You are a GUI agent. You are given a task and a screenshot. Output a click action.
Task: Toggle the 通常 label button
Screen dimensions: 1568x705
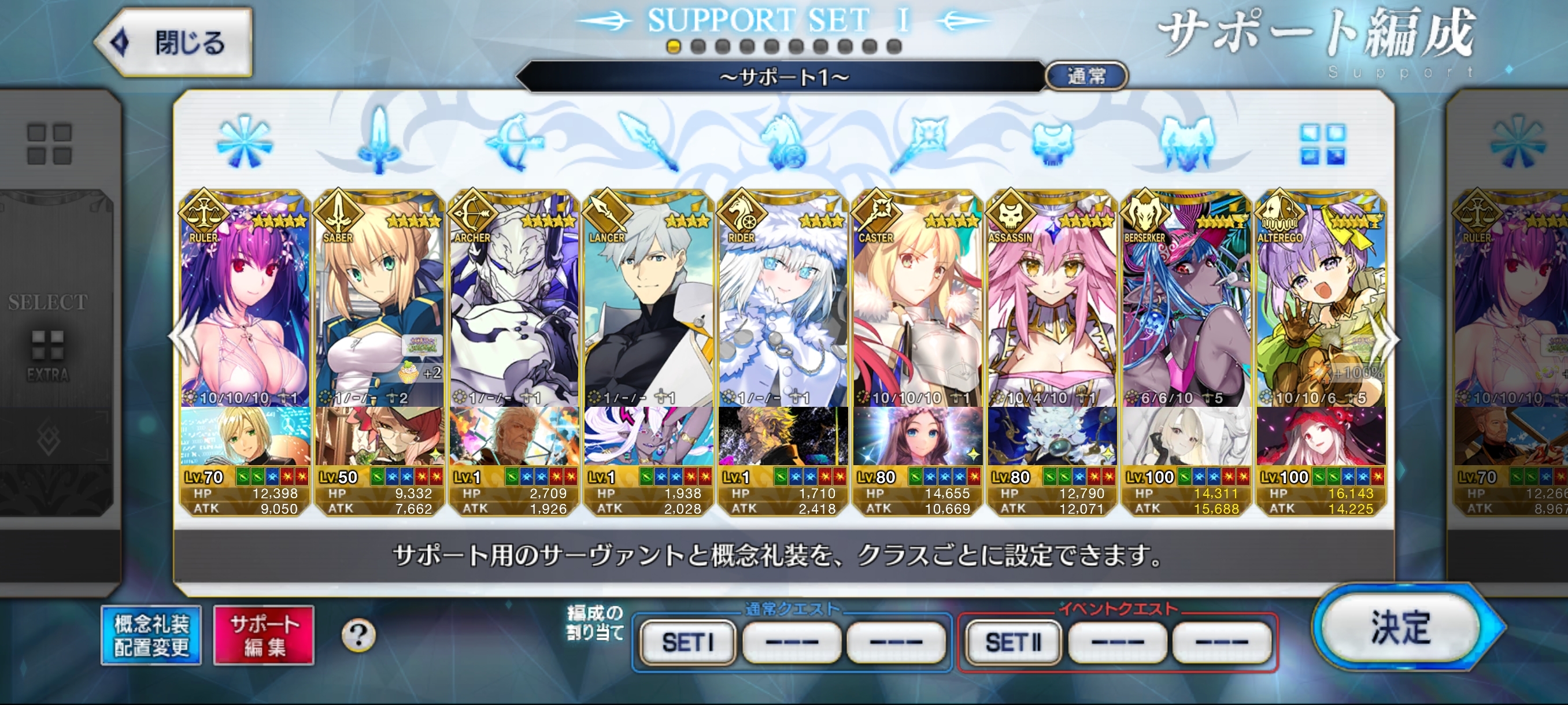(1086, 76)
